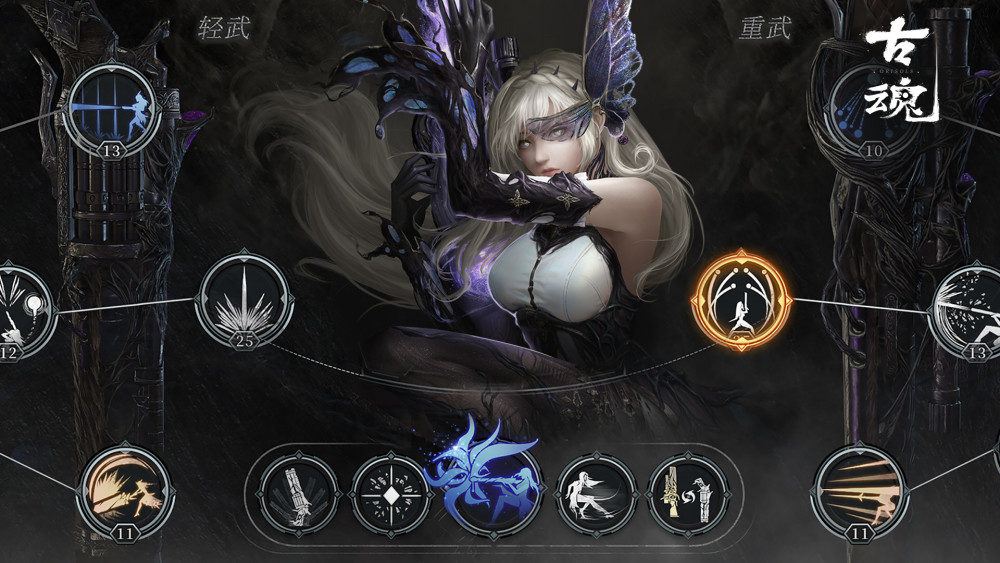Switch to the 重武 heavy weapon section

[765, 27]
